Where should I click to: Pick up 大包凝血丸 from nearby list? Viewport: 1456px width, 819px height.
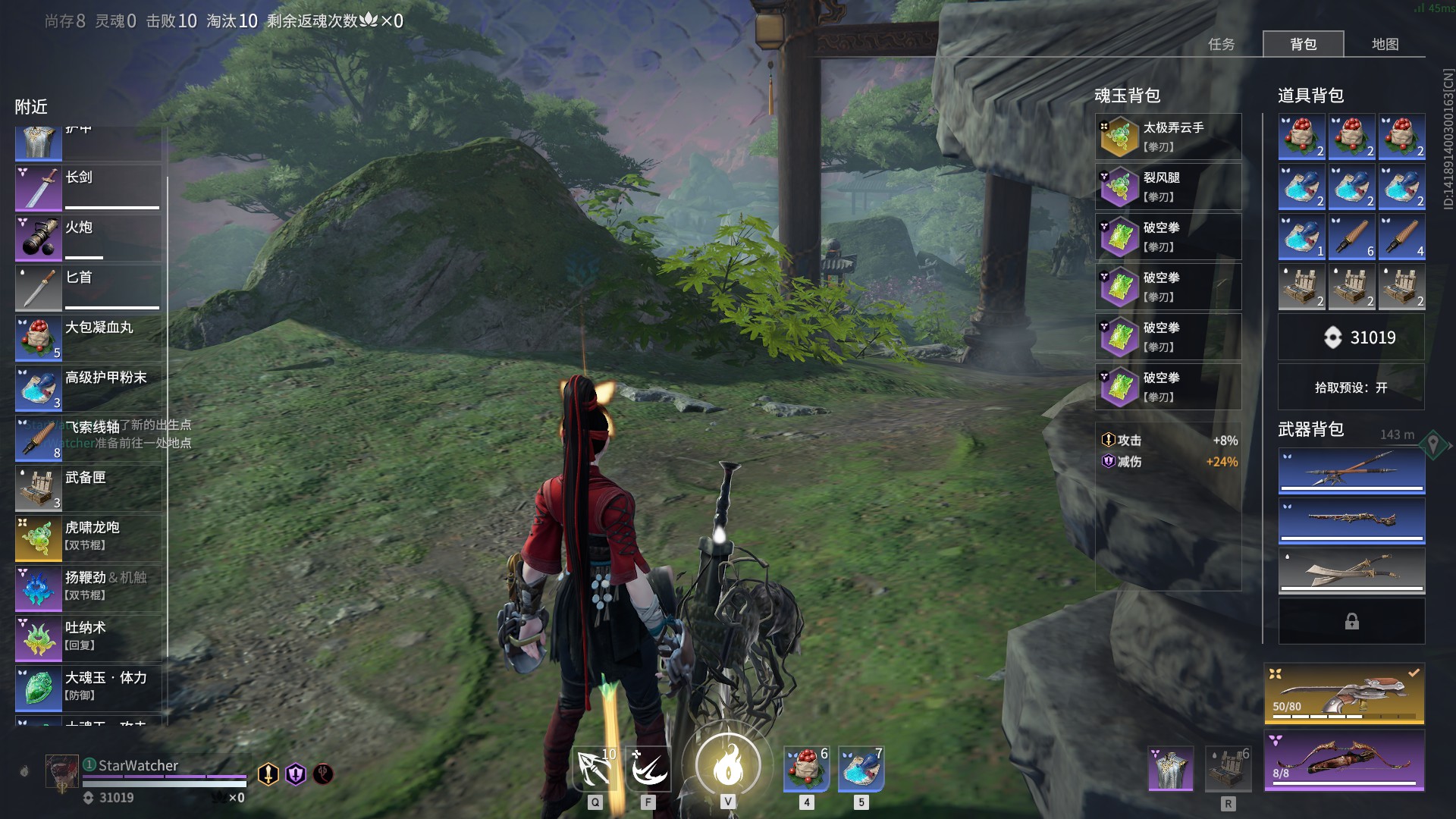click(x=88, y=337)
